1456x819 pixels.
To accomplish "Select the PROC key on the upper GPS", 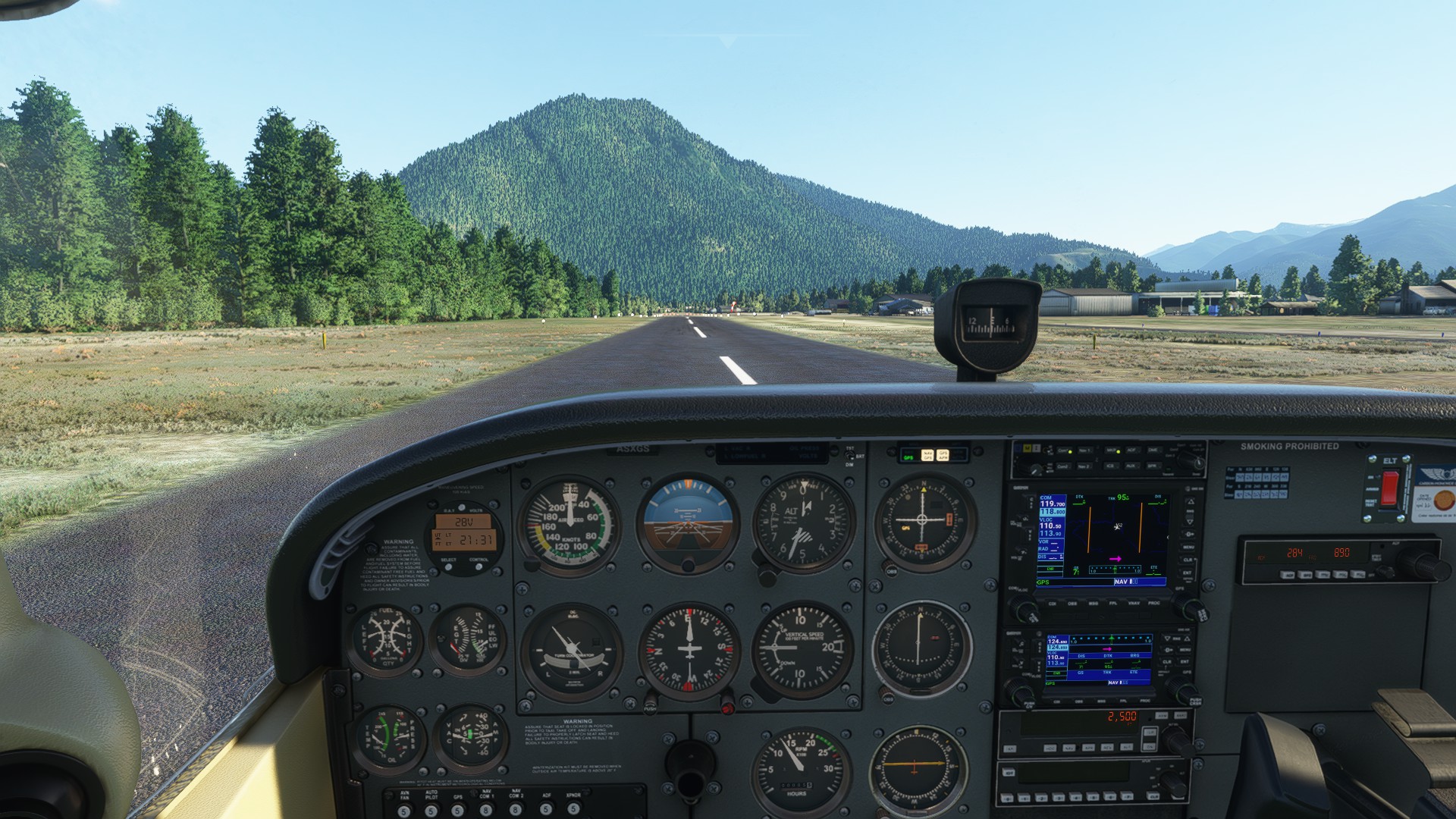I will 1154,604.
